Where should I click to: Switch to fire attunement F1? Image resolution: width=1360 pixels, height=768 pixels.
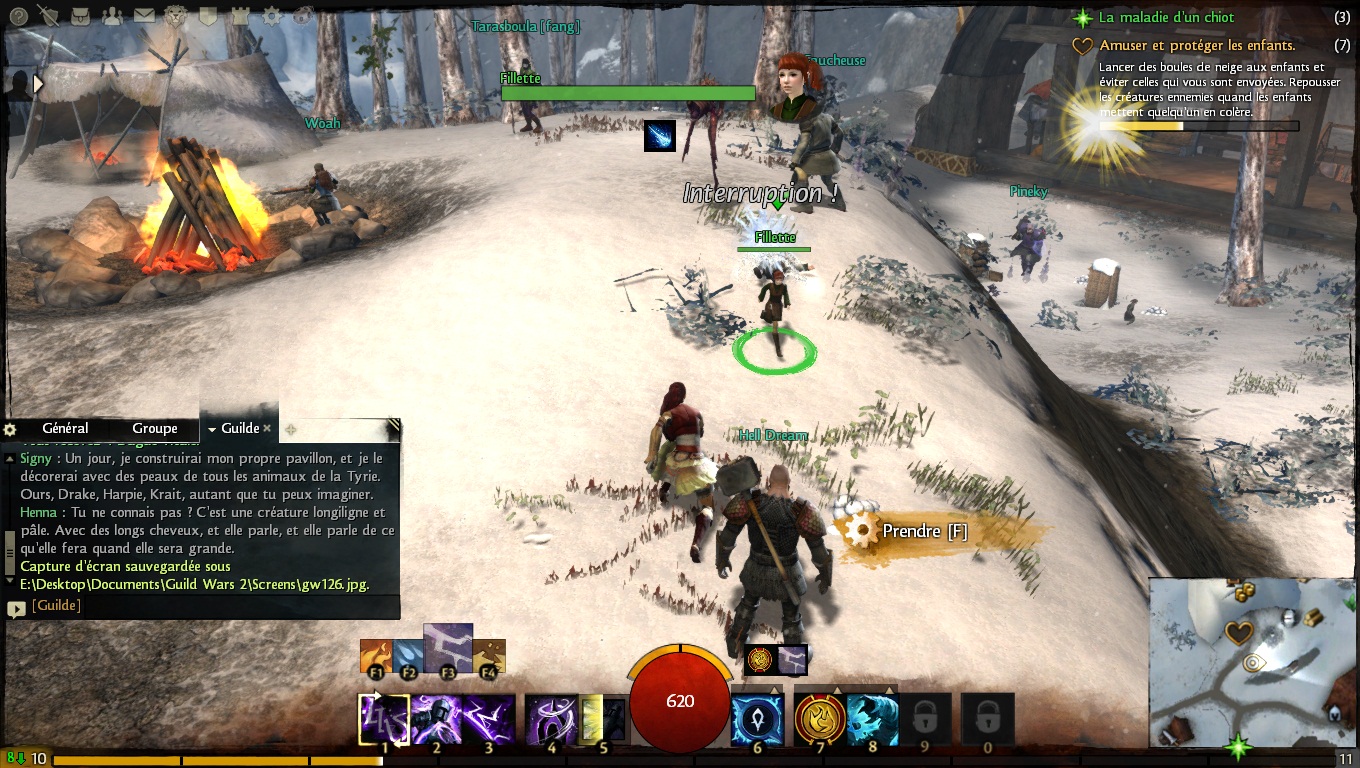click(376, 656)
